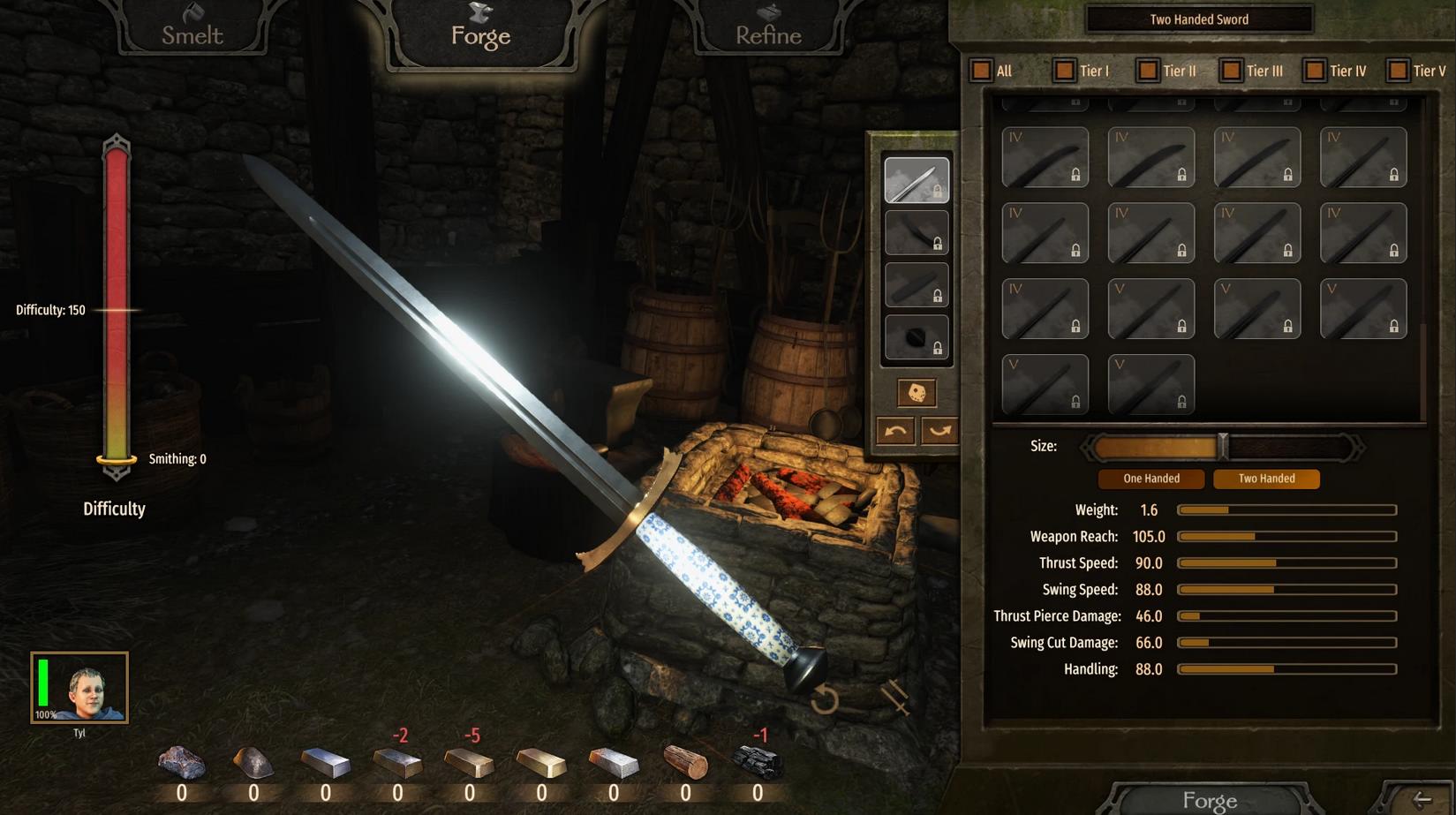
Task: Open the Two Handed Sword weapon dropdown
Action: point(1198,19)
